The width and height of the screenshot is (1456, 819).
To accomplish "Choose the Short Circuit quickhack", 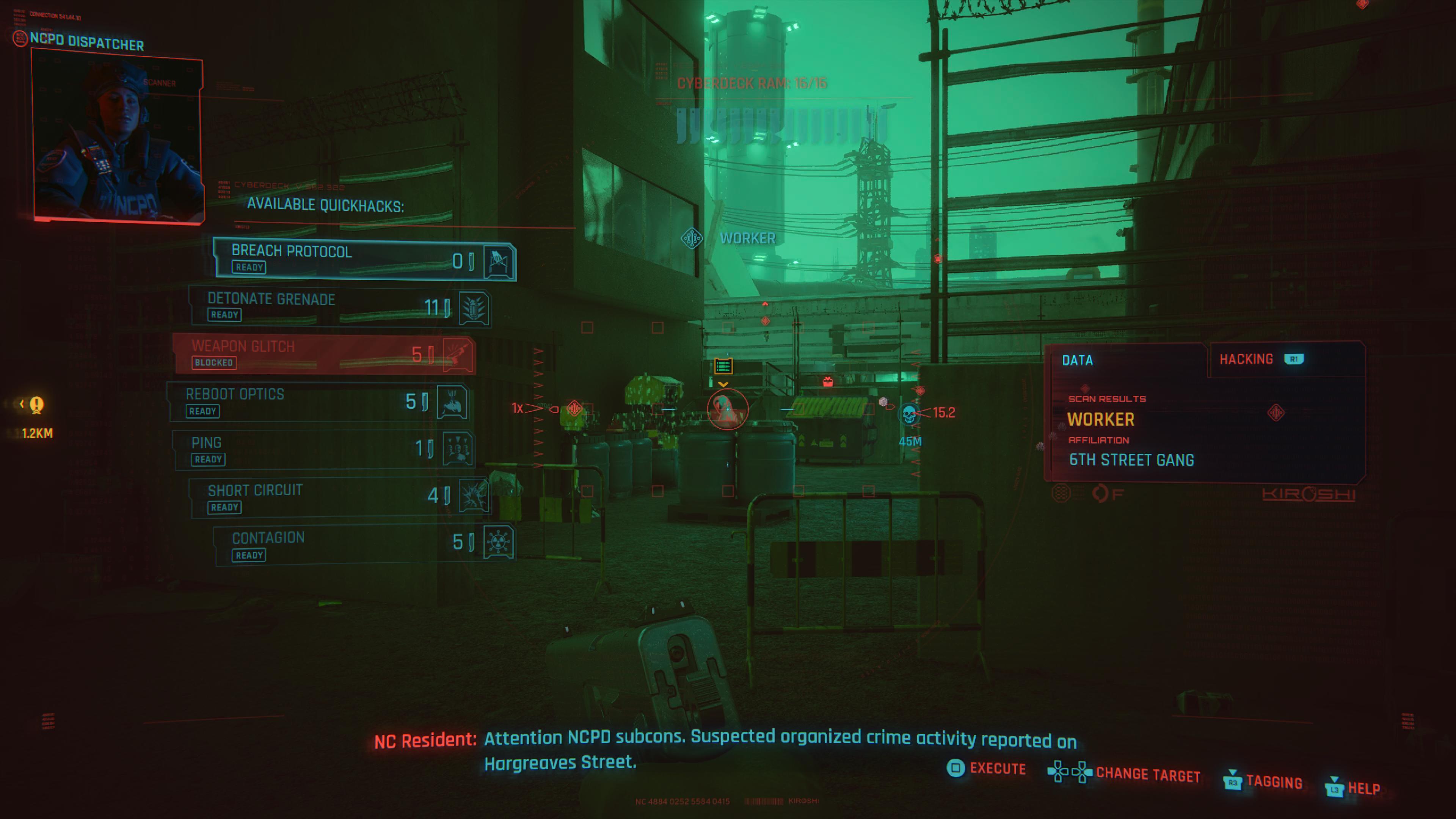I will [x=339, y=497].
